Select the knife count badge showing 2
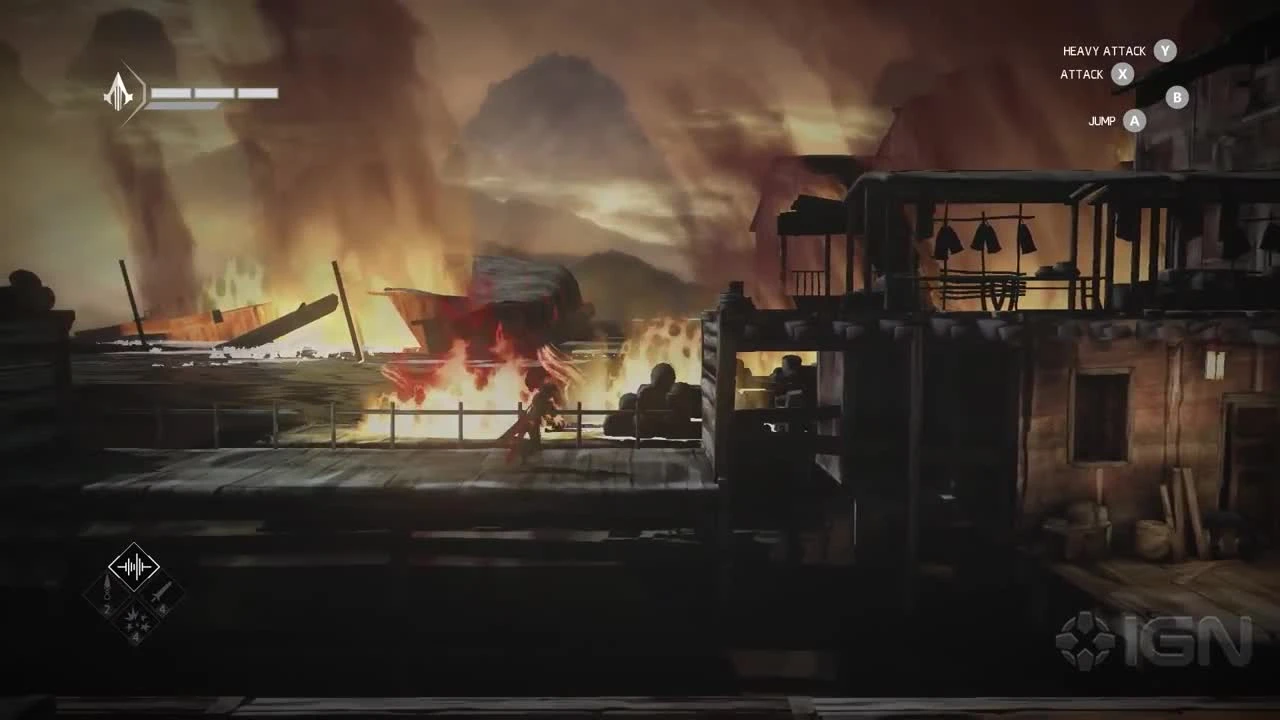Viewport: 1280px width, 720px height. pyautogui.click(x=107, y=608)
